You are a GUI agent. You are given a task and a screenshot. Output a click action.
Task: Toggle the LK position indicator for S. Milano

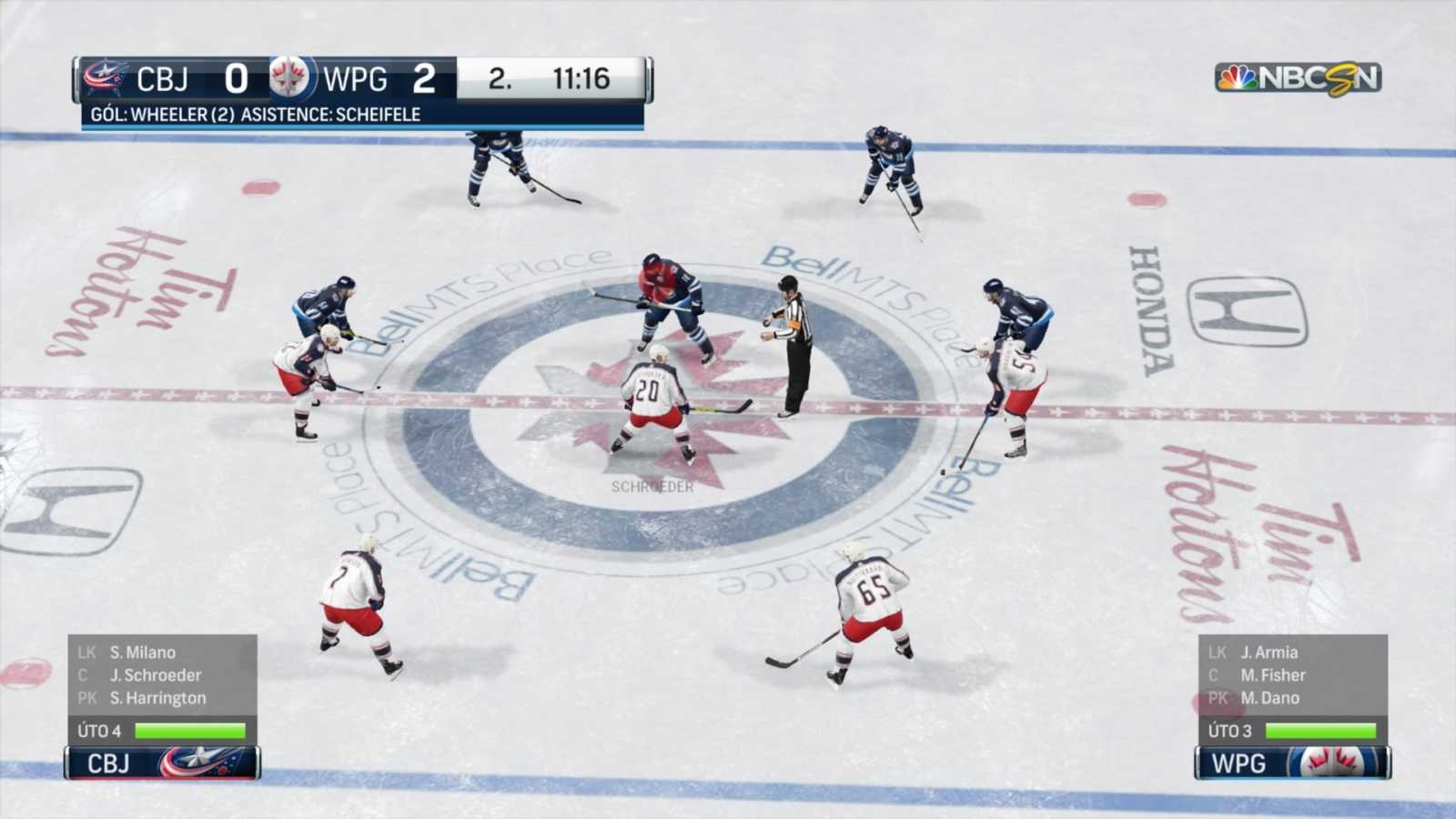tap(86, 652)
